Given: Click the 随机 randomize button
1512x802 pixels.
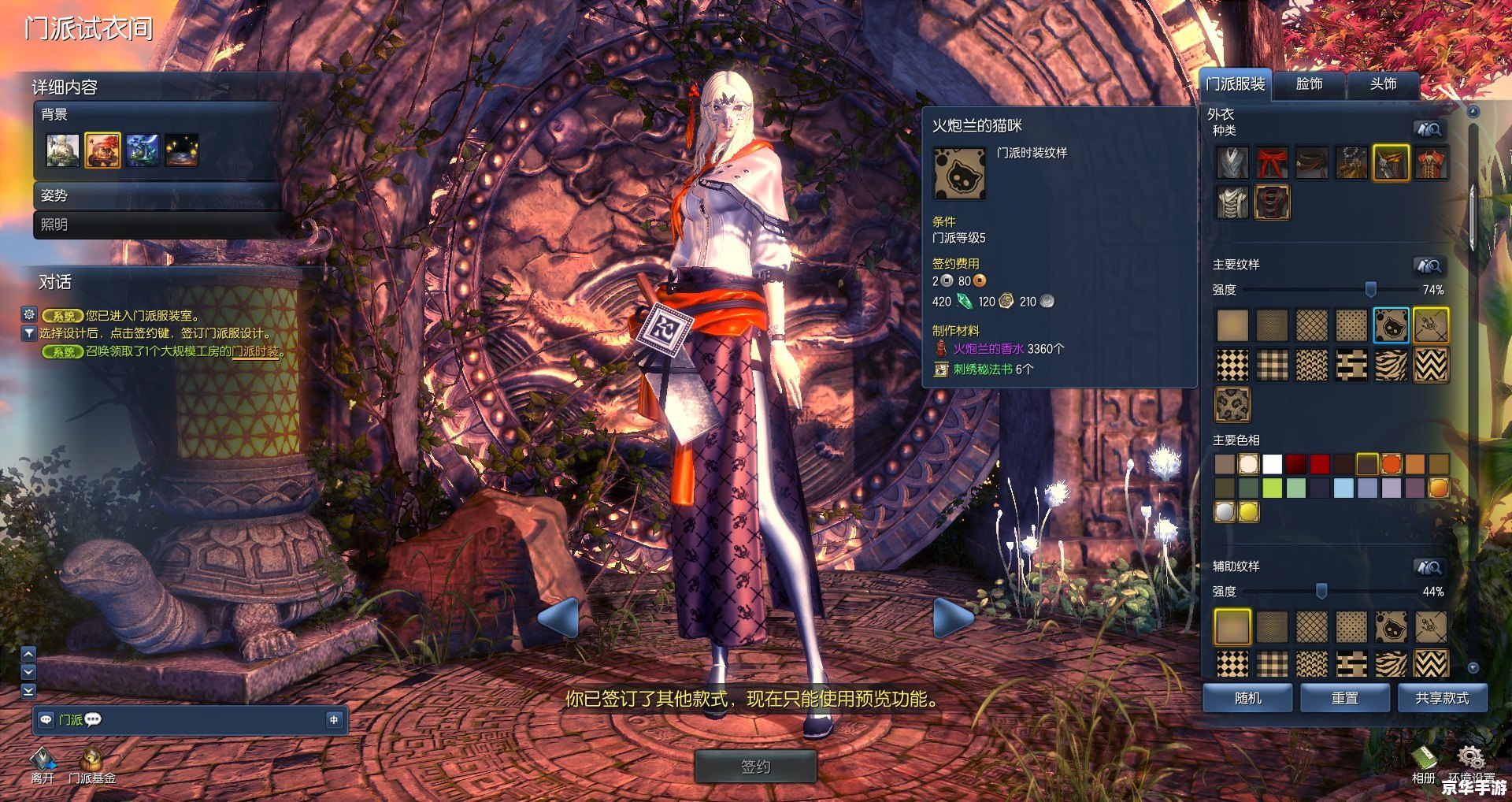Looking at the screenshot, I should [x=1247, y=698].
